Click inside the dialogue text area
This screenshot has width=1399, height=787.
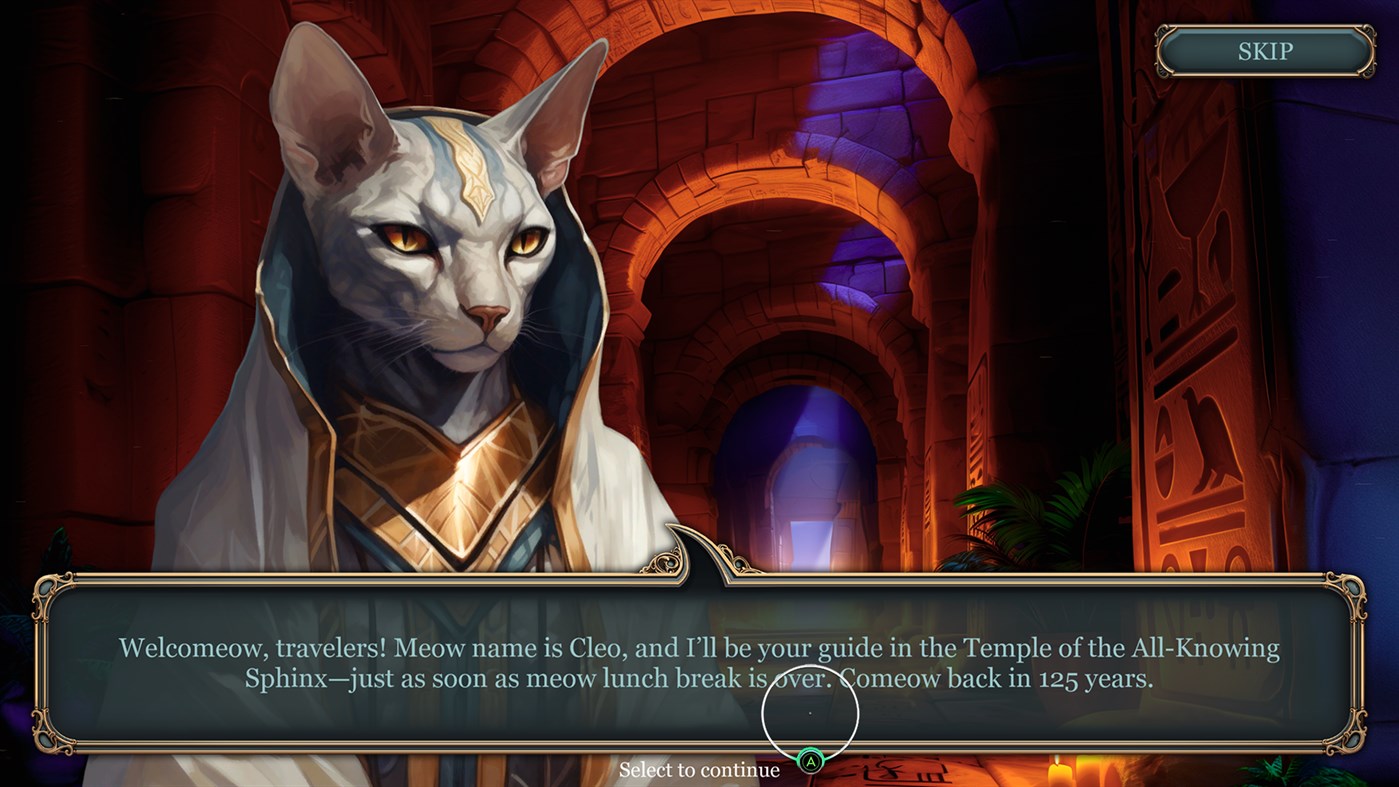(x=700, y=662)
